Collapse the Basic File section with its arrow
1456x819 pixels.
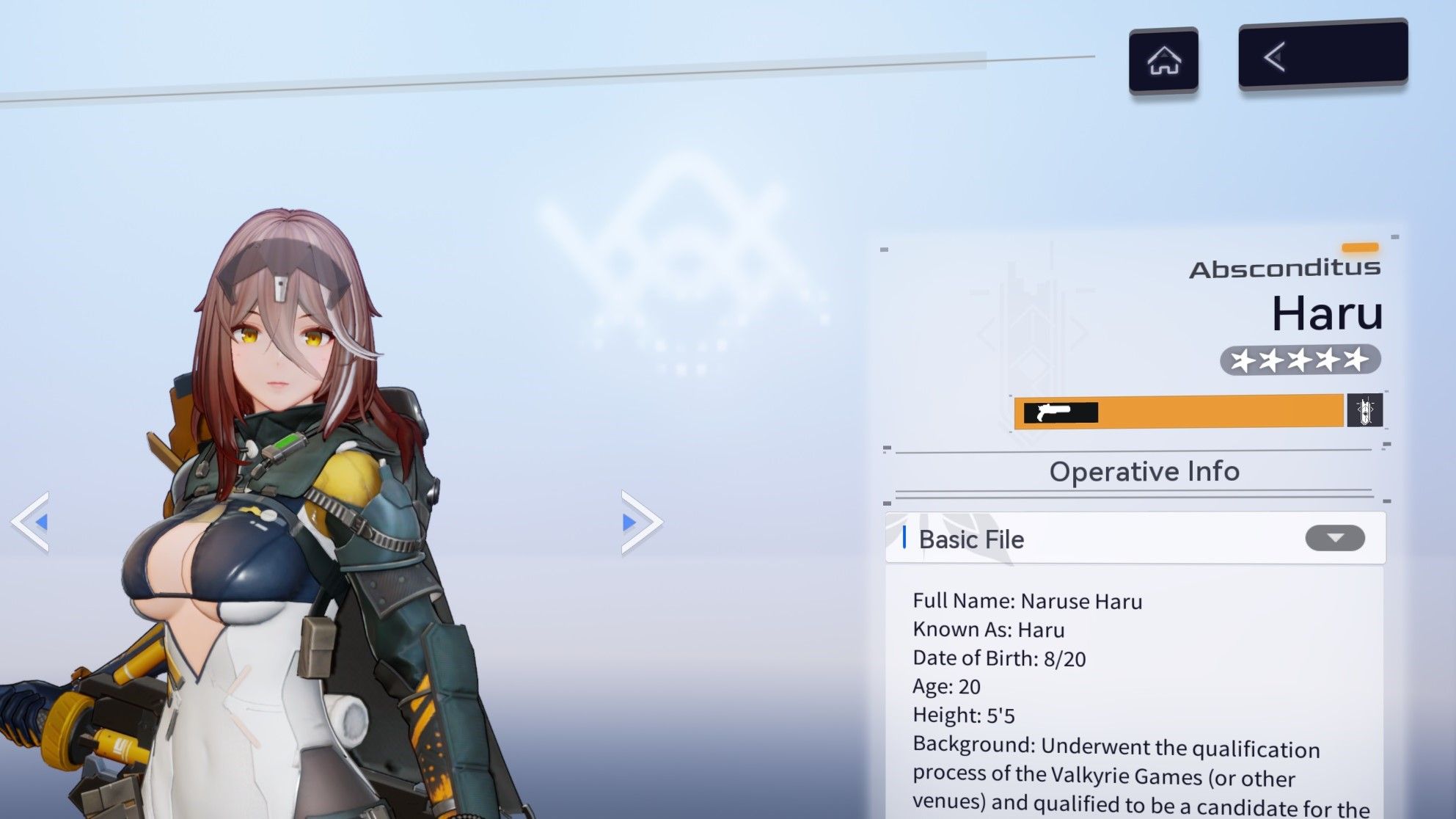(1336, 537)
